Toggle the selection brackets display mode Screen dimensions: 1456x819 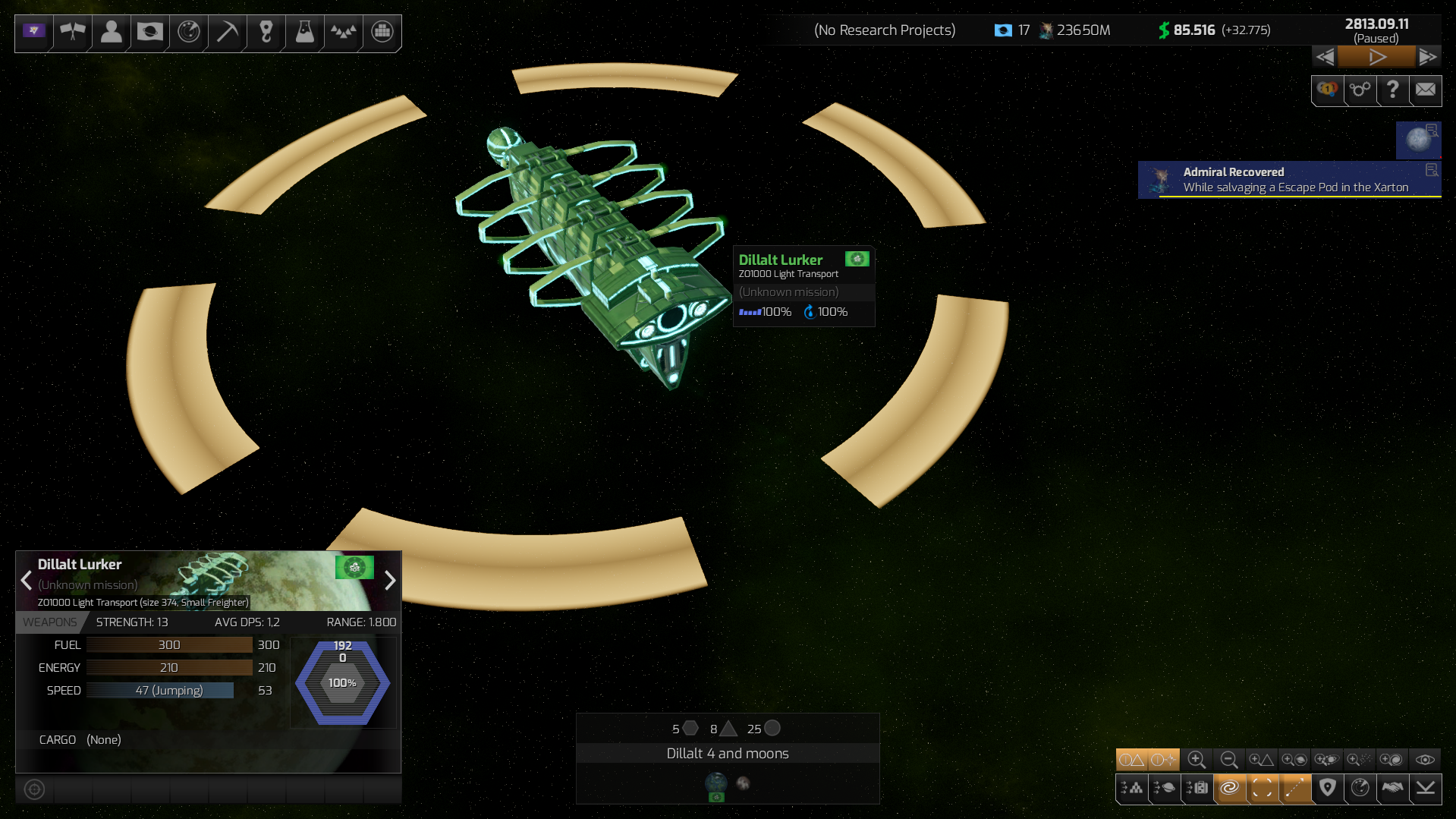(1263, 789)
